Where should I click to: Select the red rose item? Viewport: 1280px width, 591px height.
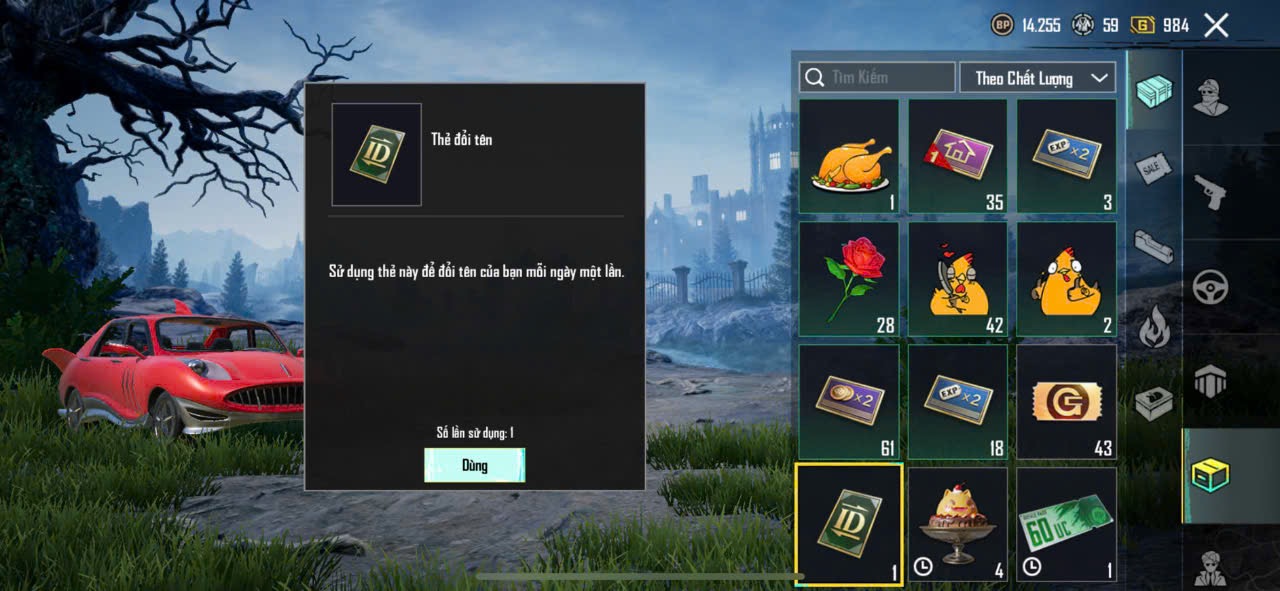point(849,279)
